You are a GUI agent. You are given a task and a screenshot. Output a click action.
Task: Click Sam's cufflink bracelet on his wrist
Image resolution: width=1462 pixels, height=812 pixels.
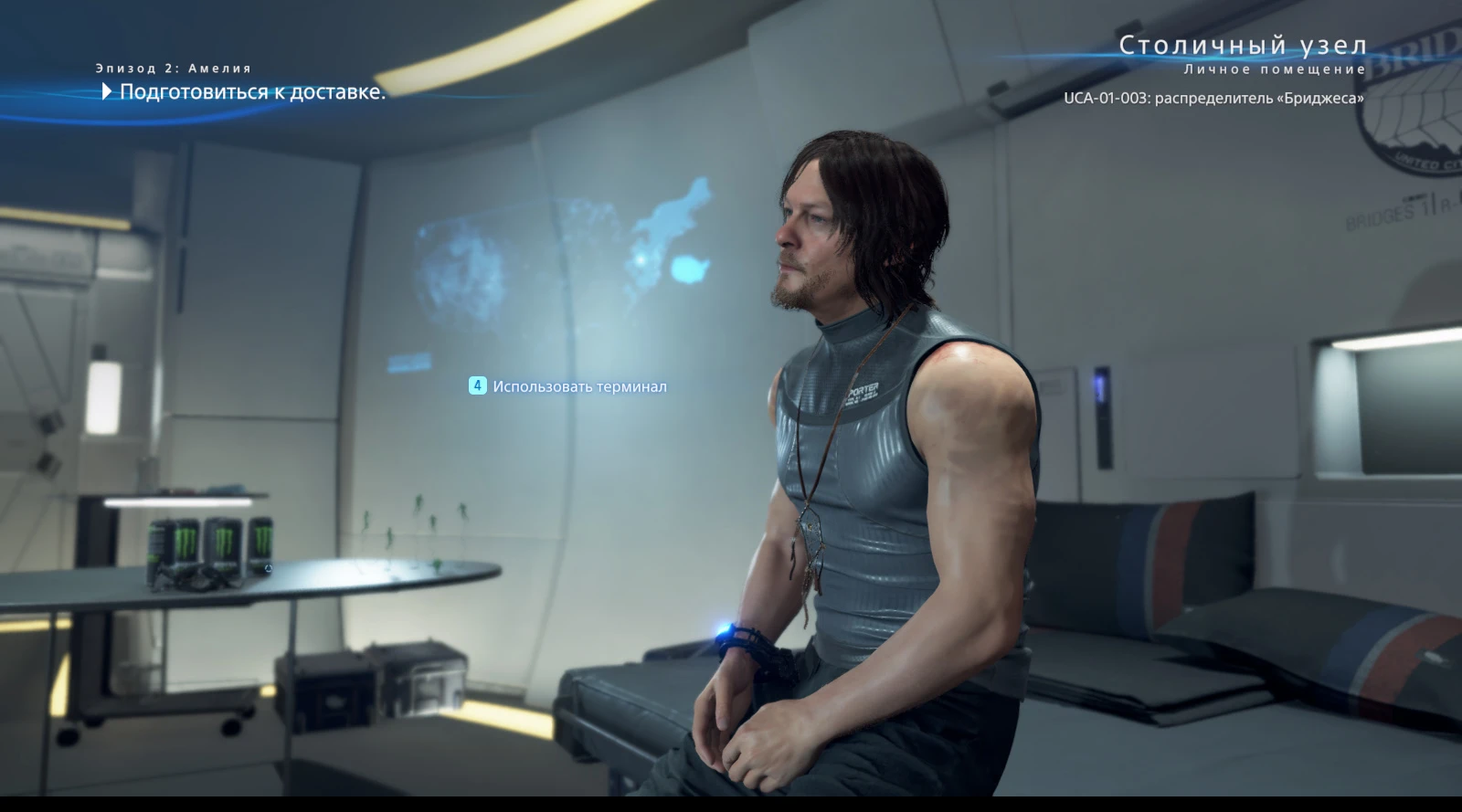[746, 641]
